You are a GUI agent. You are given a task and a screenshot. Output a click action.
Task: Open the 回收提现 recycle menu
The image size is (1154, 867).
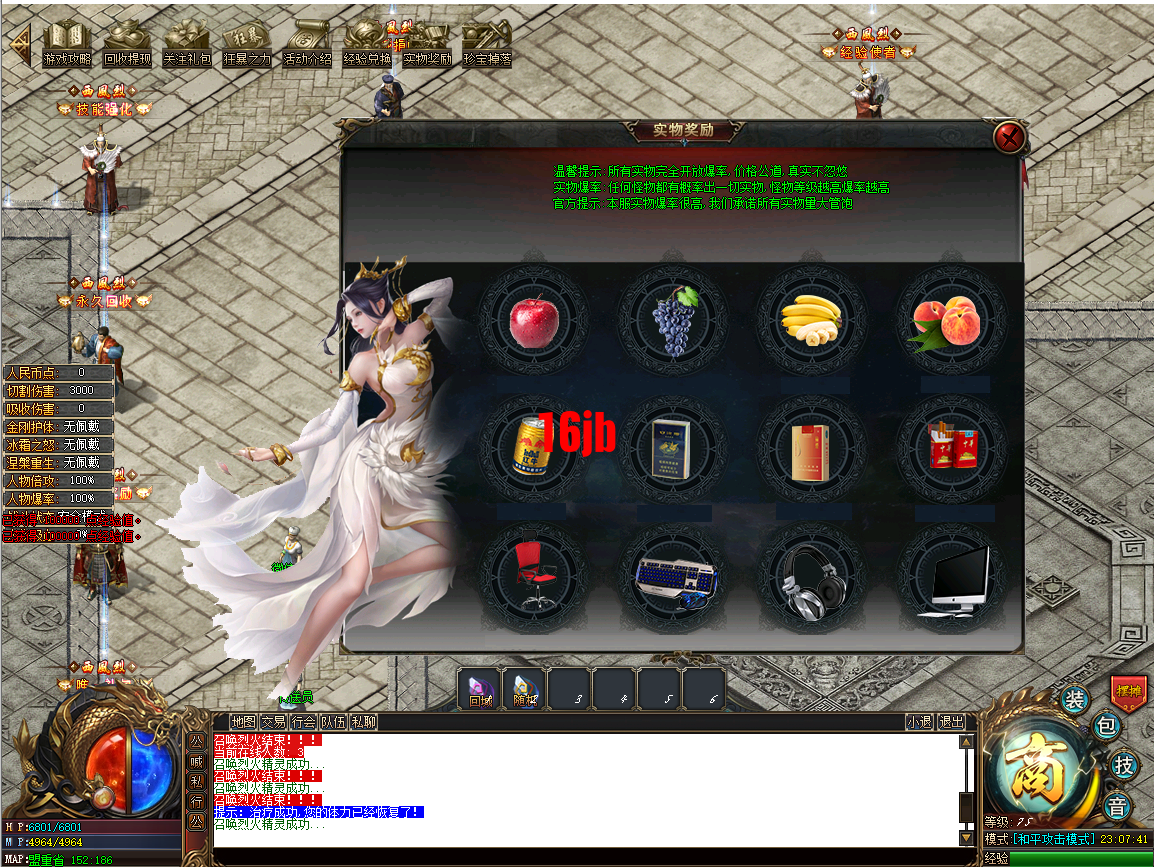click(127, 46)
